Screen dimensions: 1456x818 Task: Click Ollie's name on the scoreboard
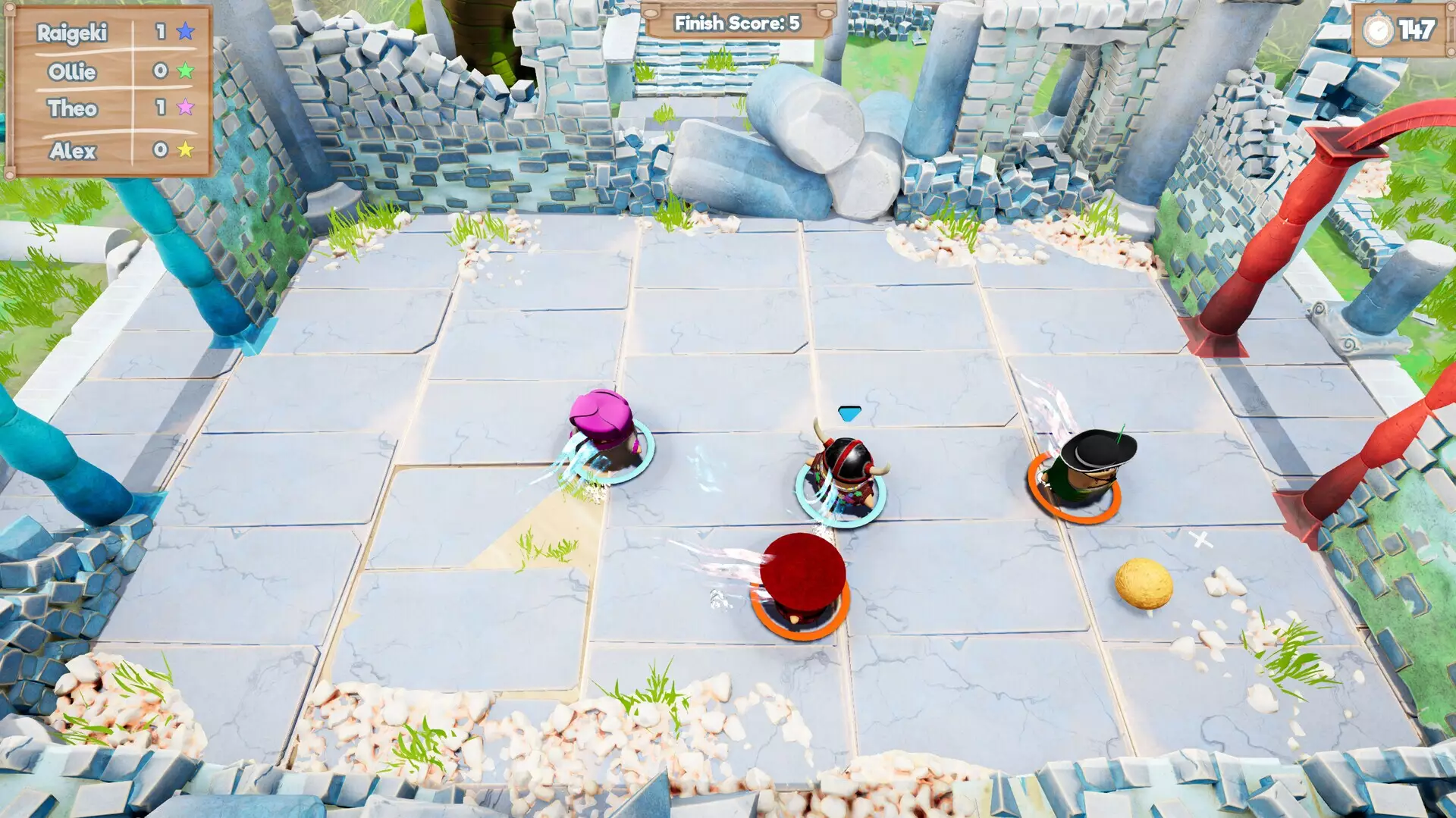click(73, 72)
